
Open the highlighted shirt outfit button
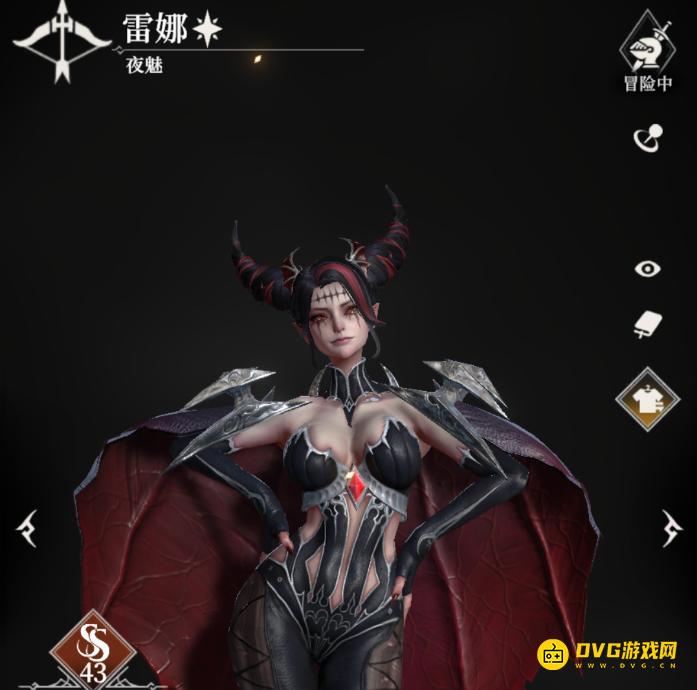pyautogui.click(x=647, y=398)
